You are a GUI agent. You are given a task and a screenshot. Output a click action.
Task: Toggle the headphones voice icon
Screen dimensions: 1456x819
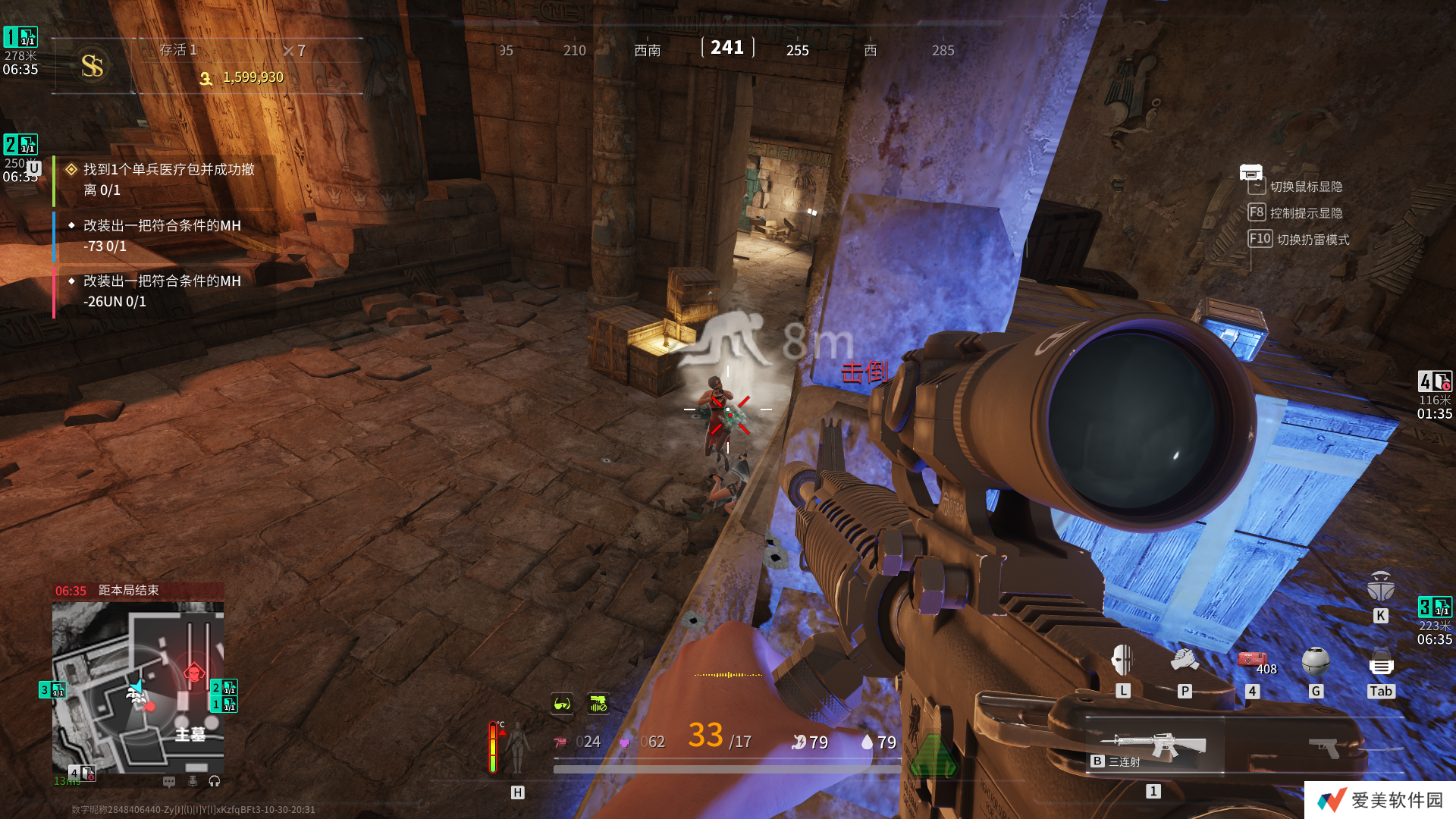point(215,781)
